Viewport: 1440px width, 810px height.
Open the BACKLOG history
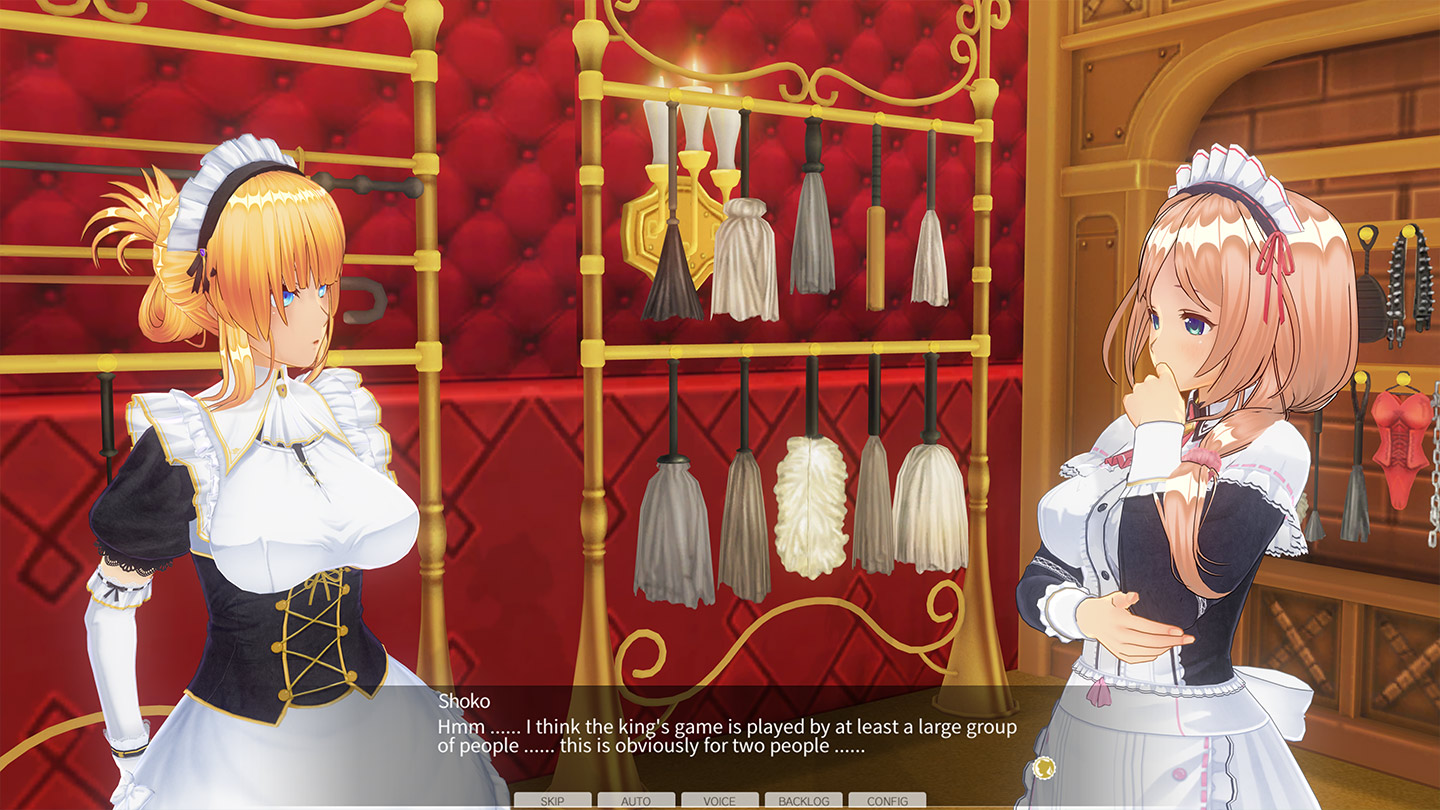pyautogui.click(x=806, y=800)
